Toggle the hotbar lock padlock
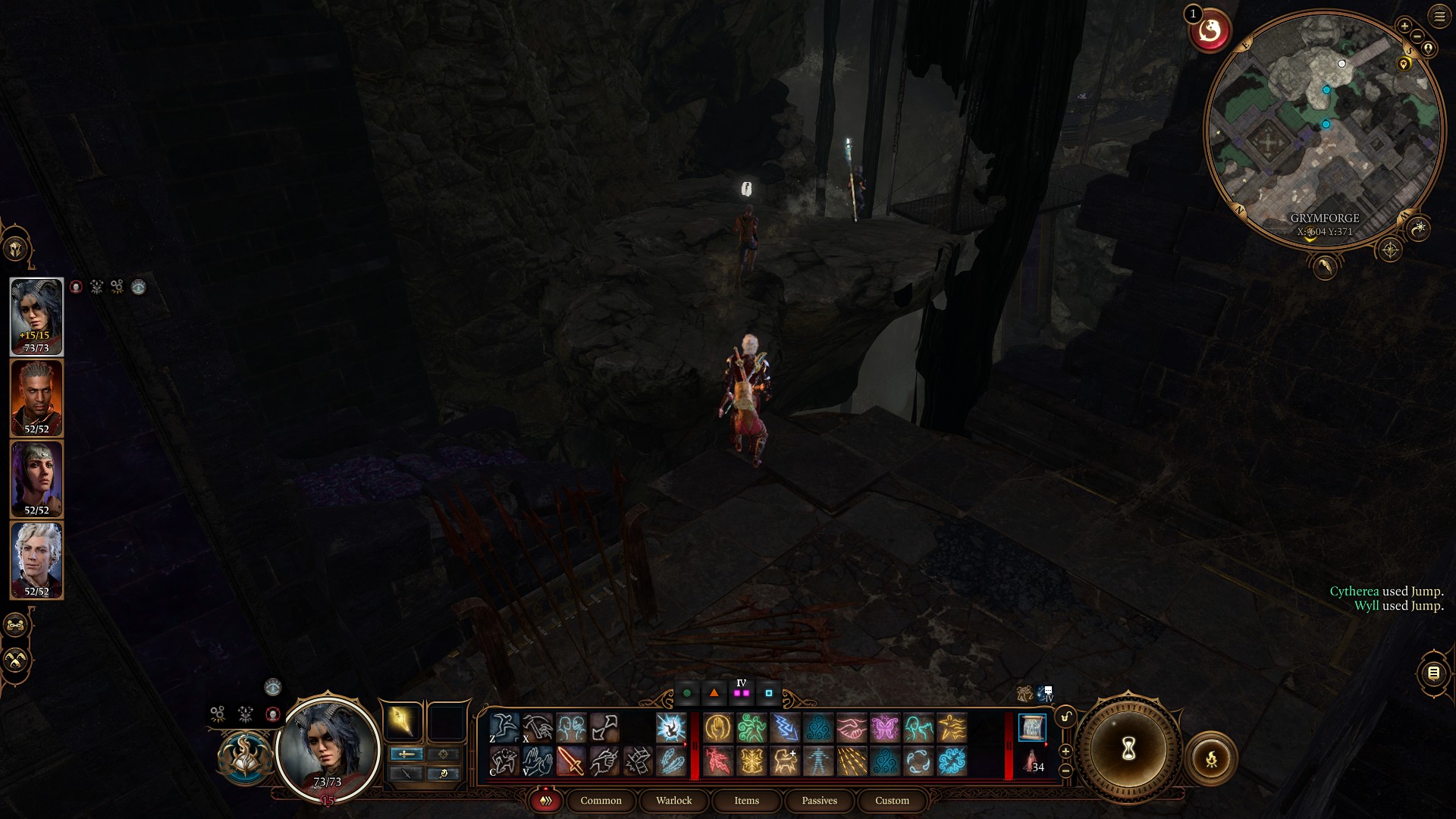The height and width of the screenshot is (819, 1456). pyautogui.click(x=1064, y=715)
